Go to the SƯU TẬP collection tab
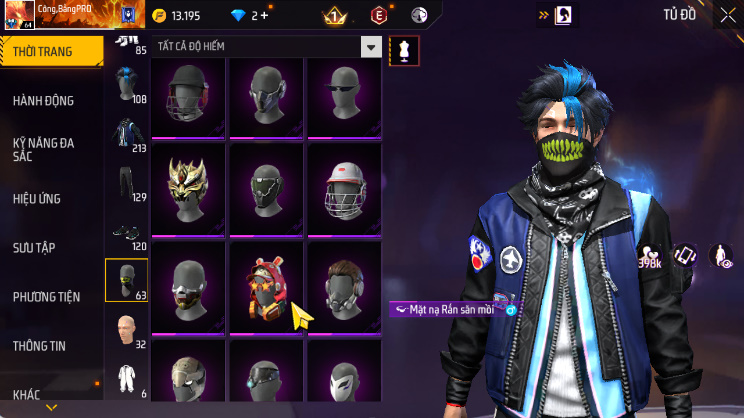This screenshot has height=418, width=744. click(34, 246)
